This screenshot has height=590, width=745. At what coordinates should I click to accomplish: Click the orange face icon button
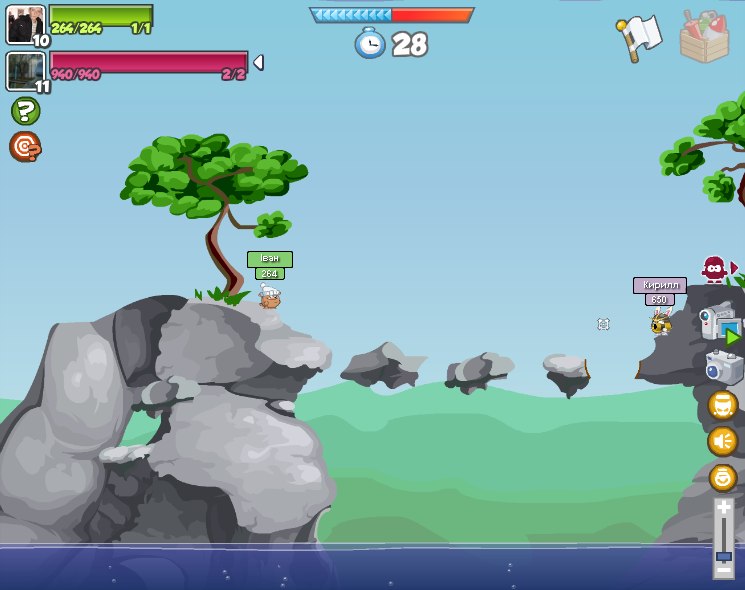click(x=723, y=405)
